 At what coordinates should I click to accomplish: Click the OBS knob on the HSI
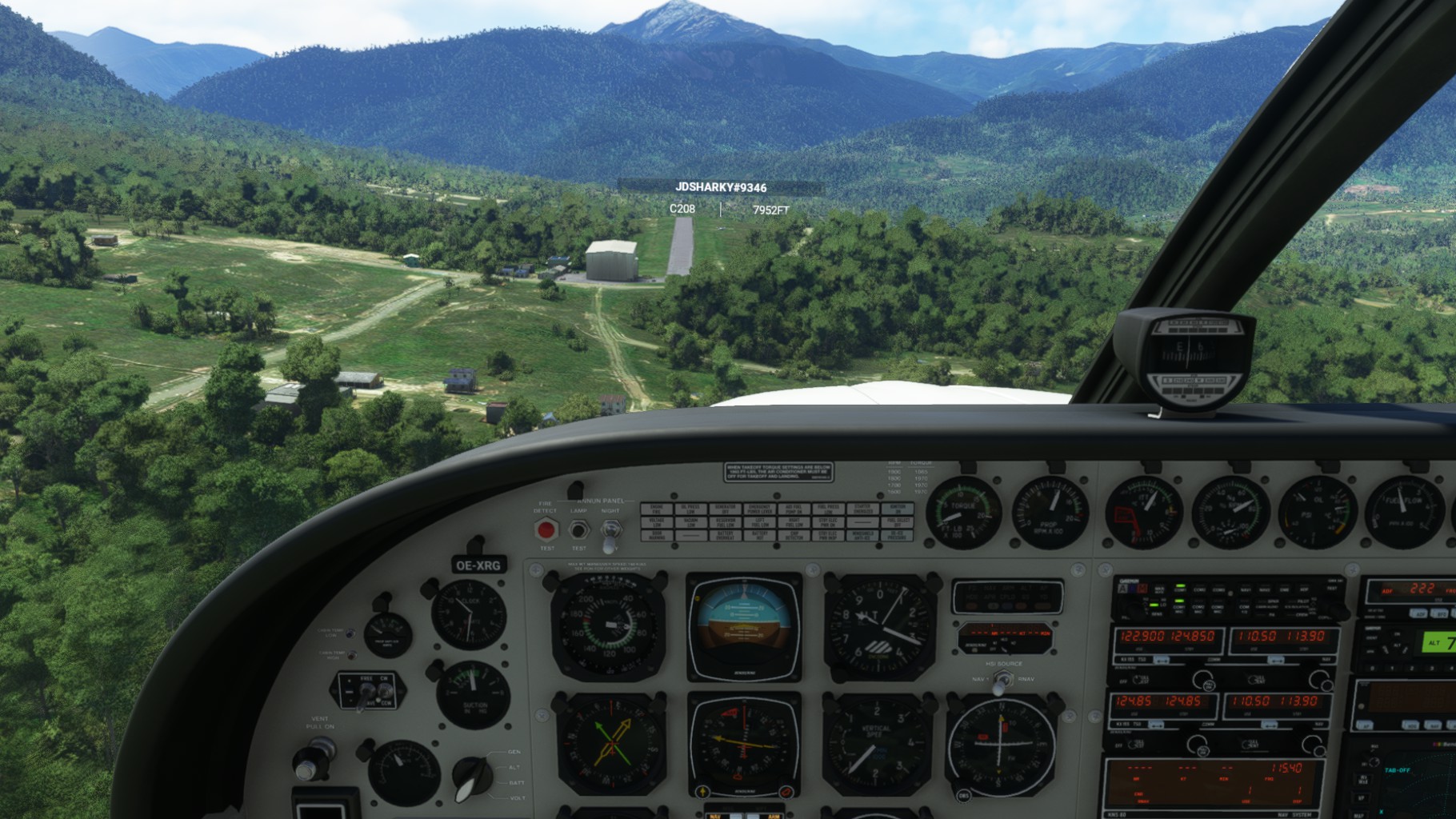click(963, 796)
